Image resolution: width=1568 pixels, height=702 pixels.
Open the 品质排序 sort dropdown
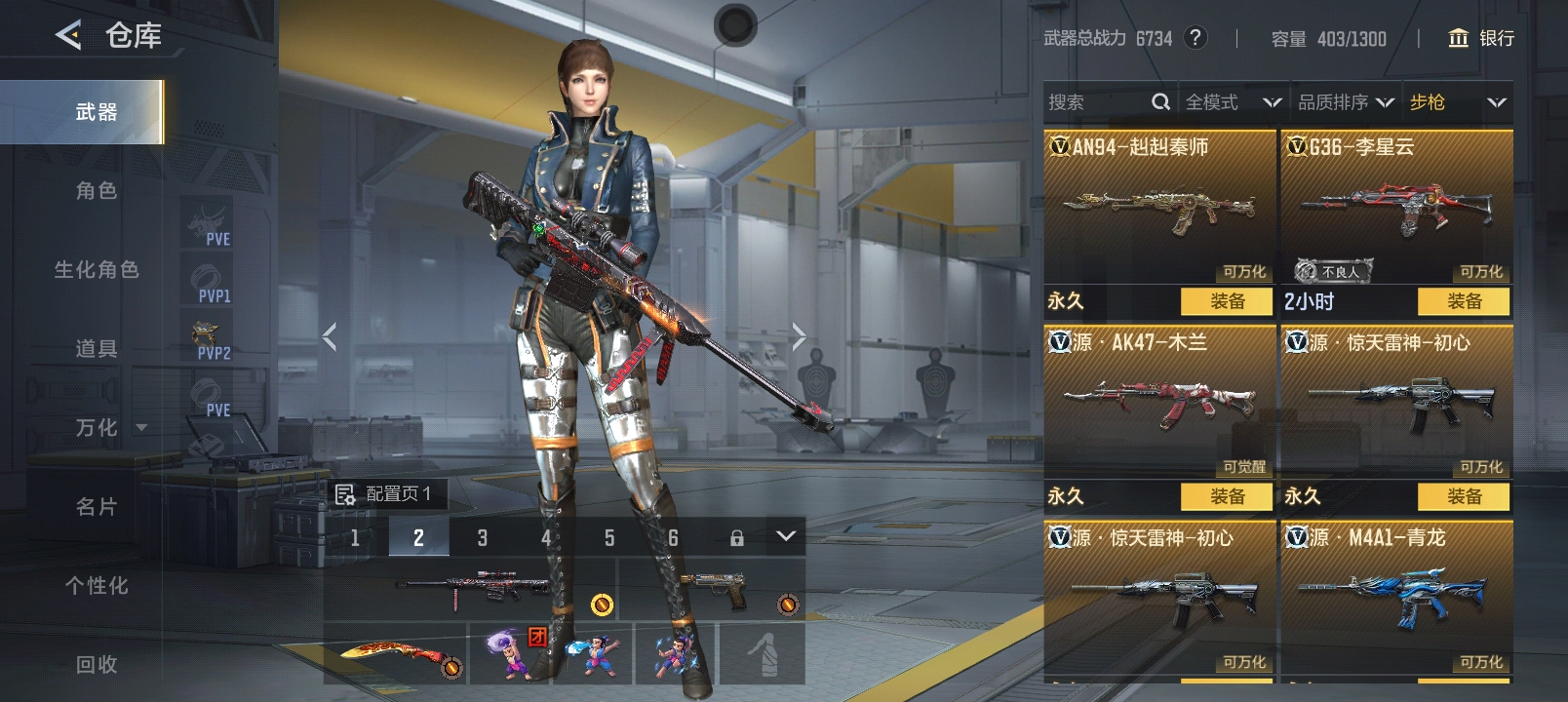[x=1345, y=102]
